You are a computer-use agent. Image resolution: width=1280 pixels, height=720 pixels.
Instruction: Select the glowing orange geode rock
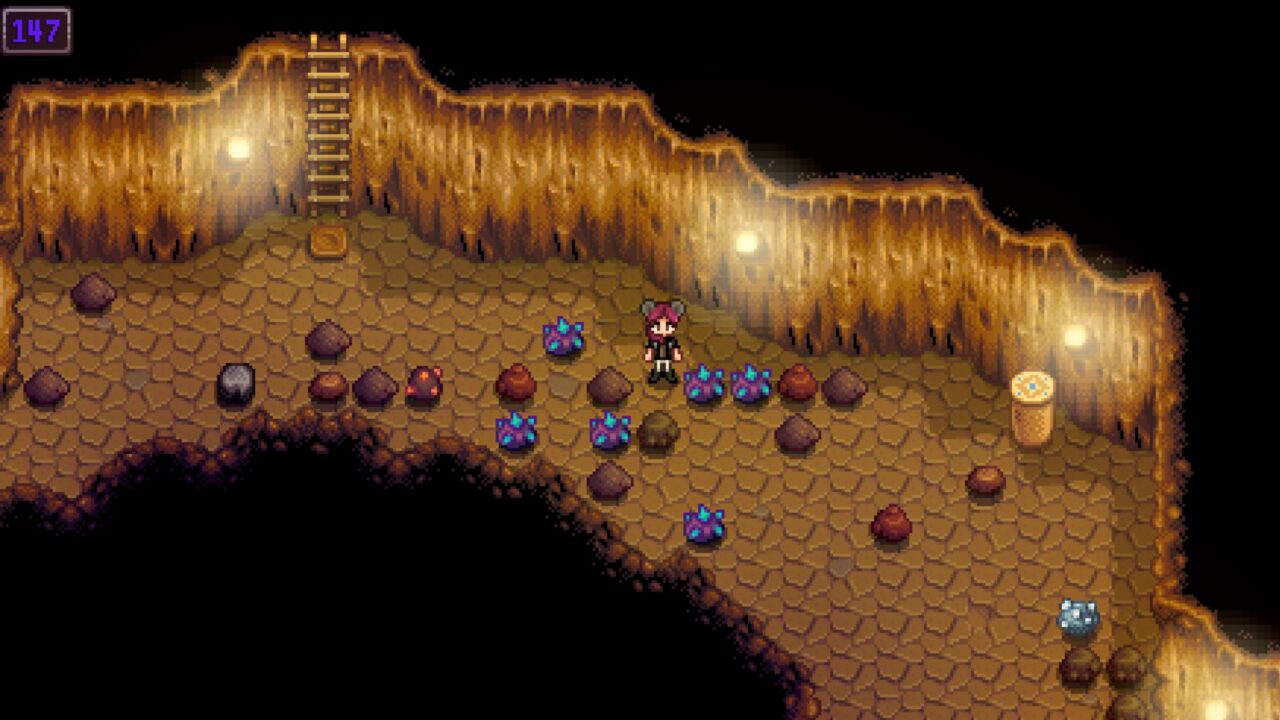point(422,382)
